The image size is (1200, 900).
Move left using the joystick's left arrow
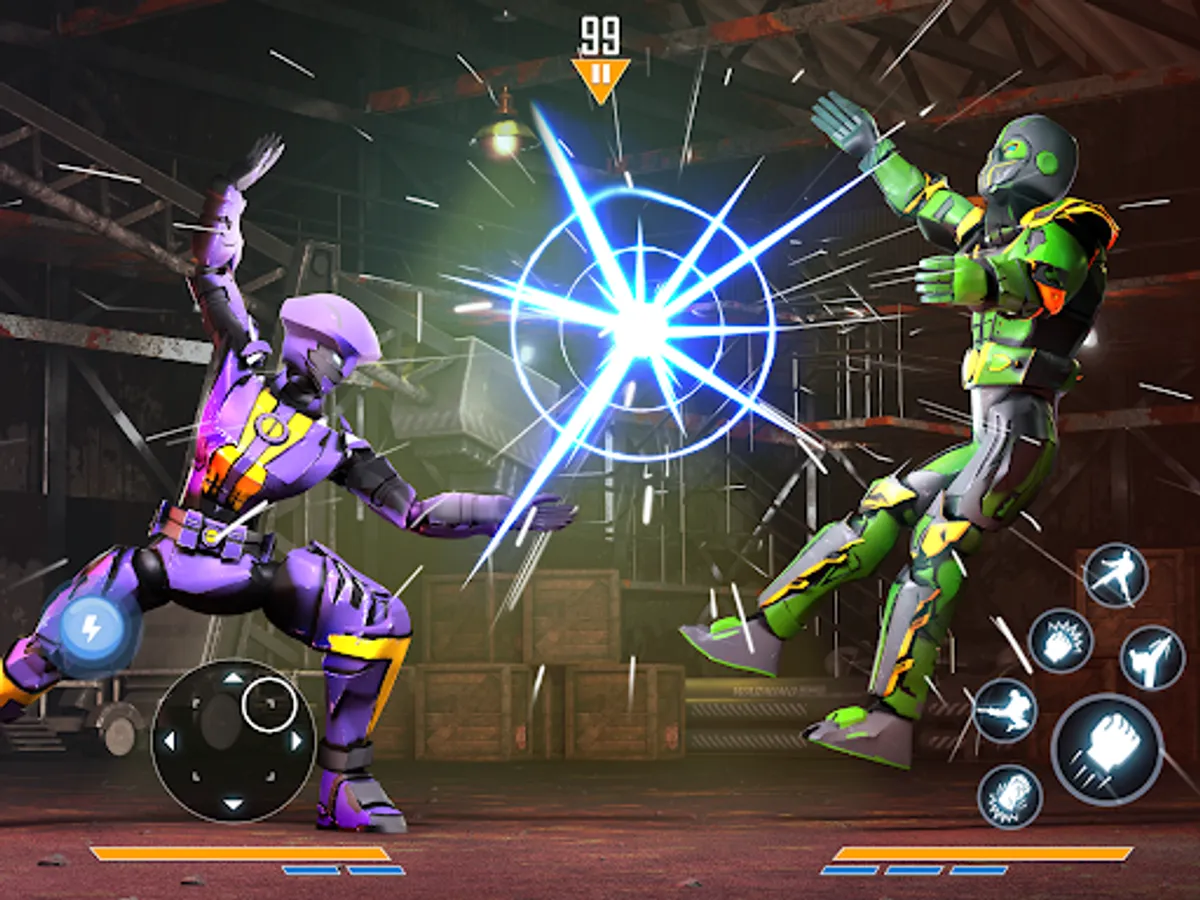coord(168,741)
